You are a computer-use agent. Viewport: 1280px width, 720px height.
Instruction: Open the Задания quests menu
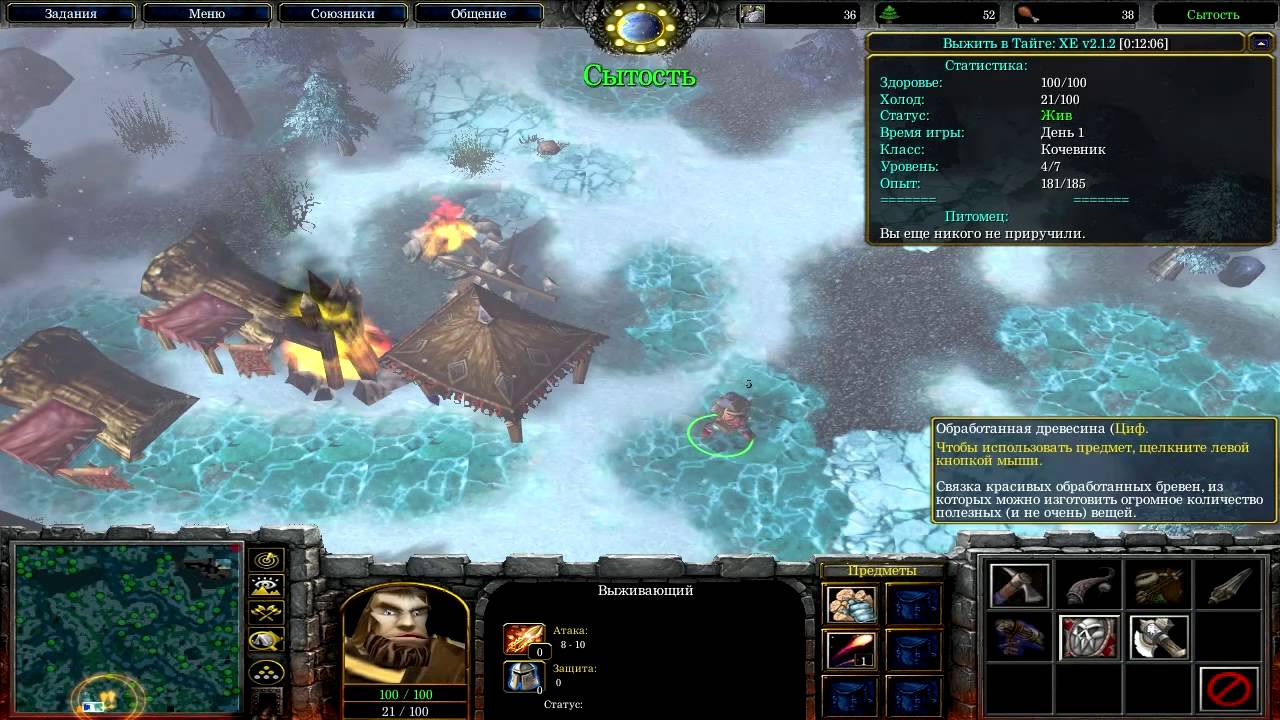click(70, 14)
